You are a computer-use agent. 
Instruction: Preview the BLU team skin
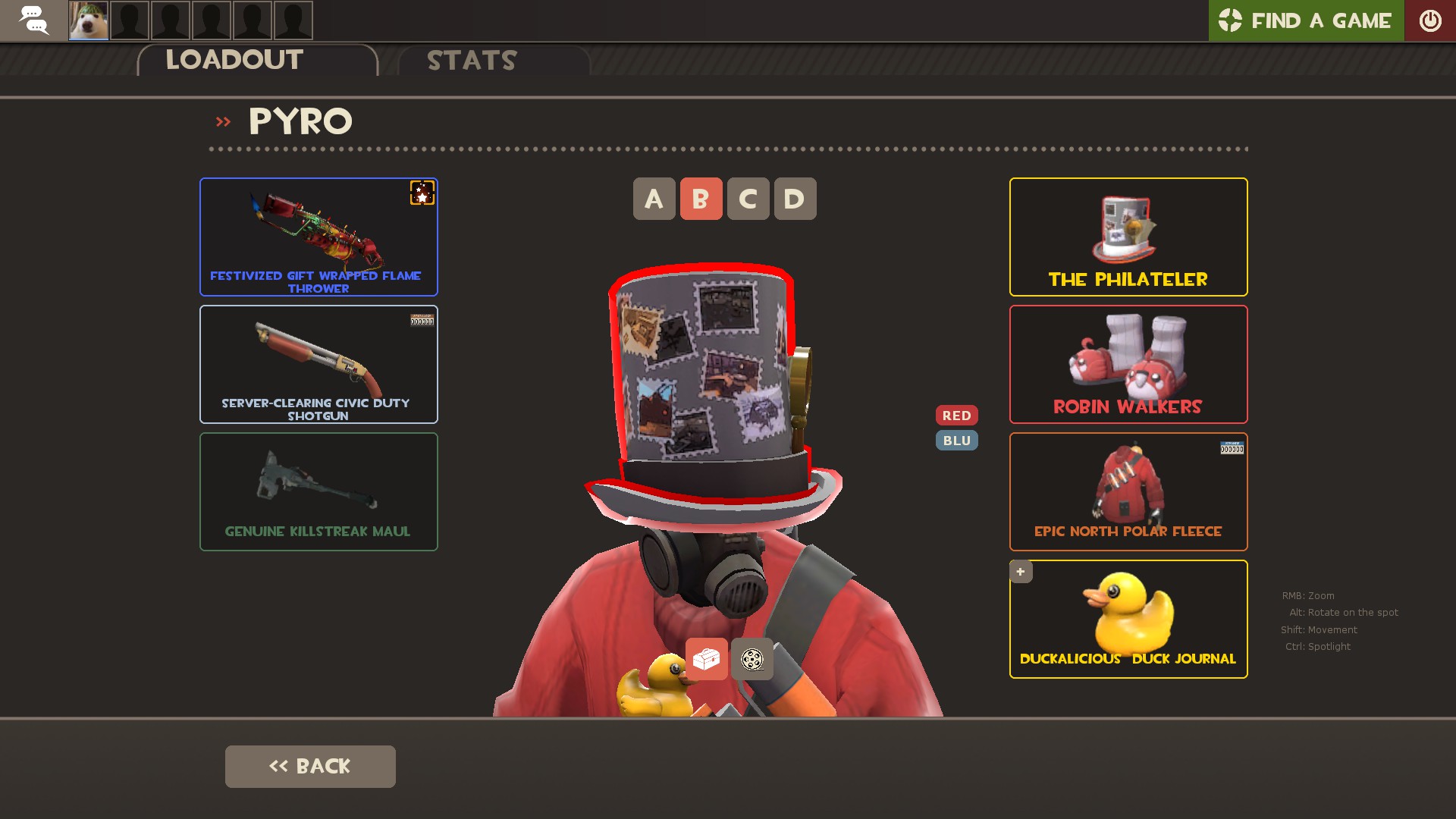point(956,441)
